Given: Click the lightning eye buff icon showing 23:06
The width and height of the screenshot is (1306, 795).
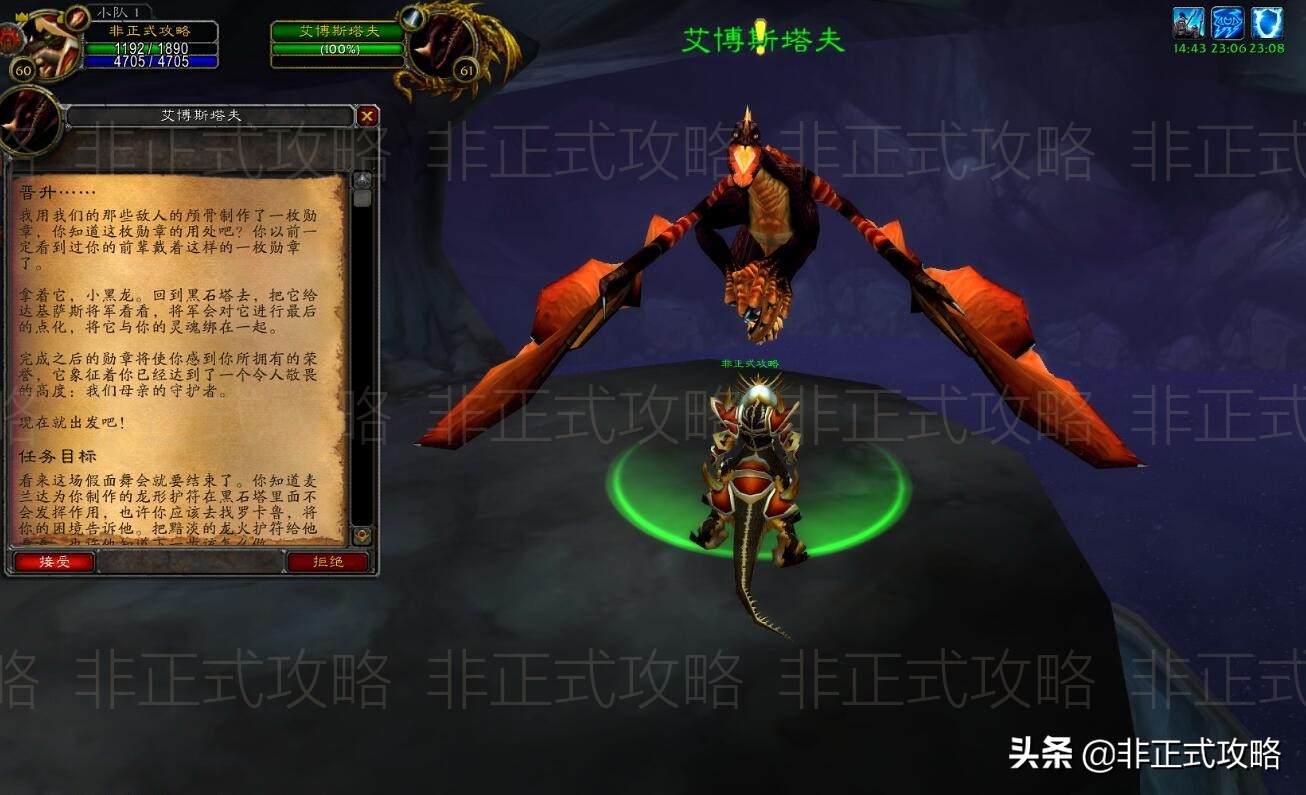Looking at the screenshot, I should (x=1228, y=22).
